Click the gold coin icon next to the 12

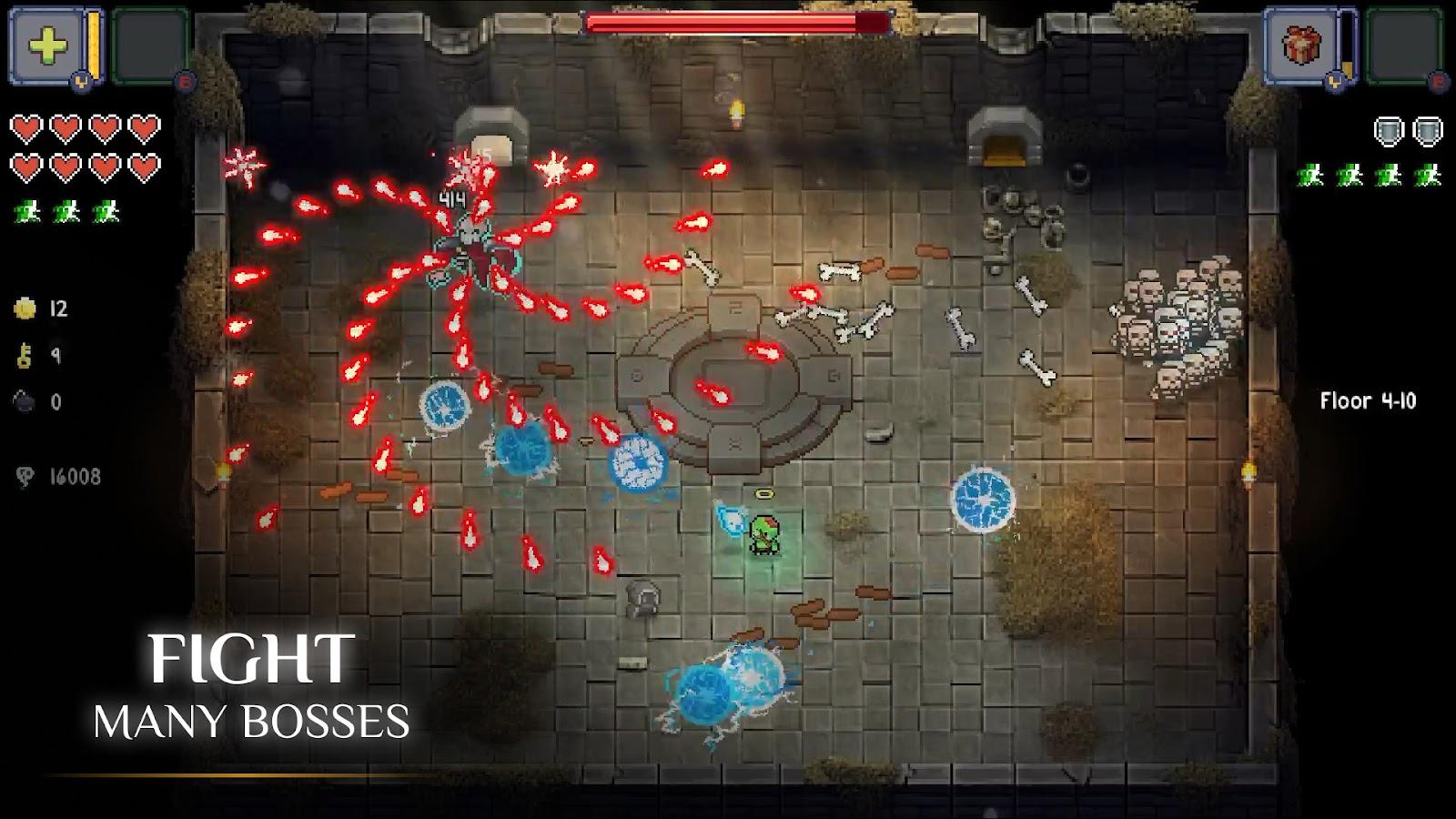coord(25,306)
